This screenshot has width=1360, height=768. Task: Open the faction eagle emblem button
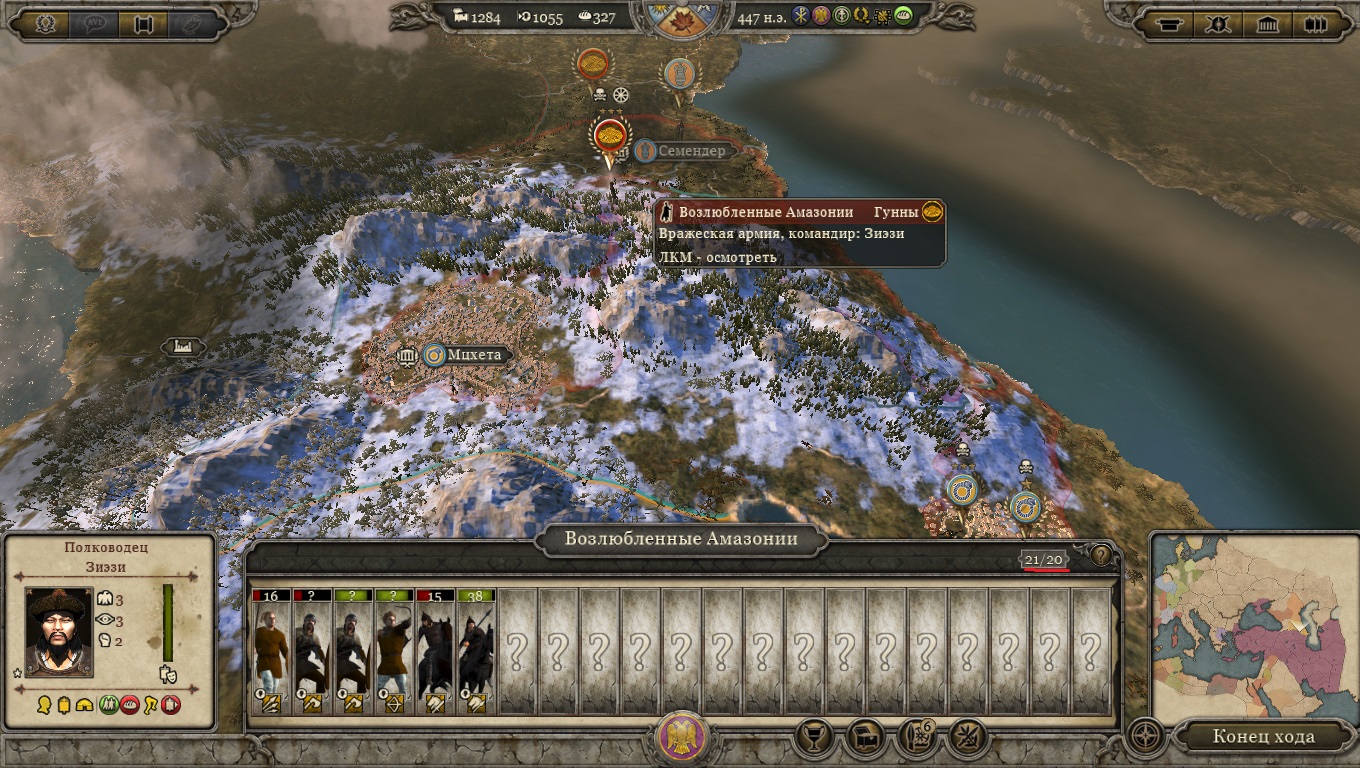click(x=683, y=738)
